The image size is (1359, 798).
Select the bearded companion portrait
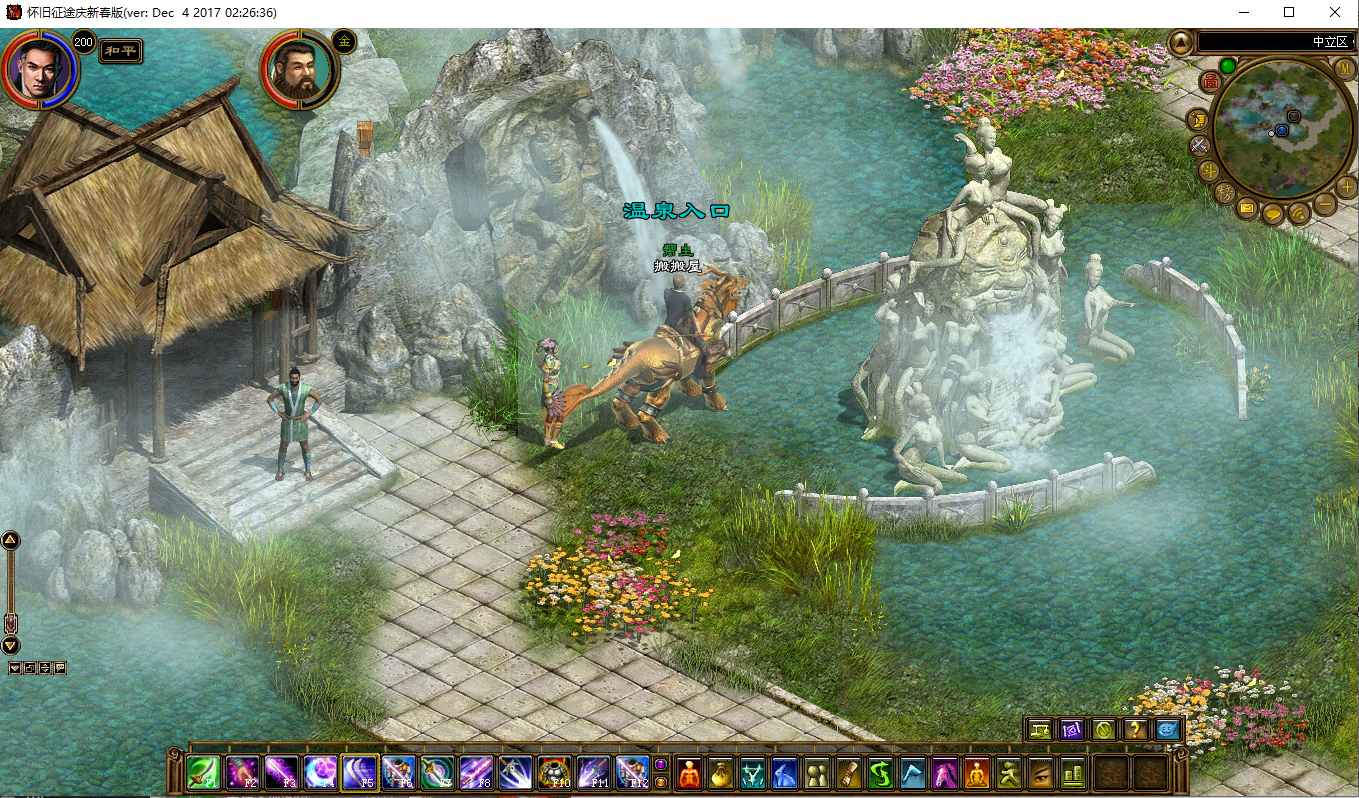(297, 70)
